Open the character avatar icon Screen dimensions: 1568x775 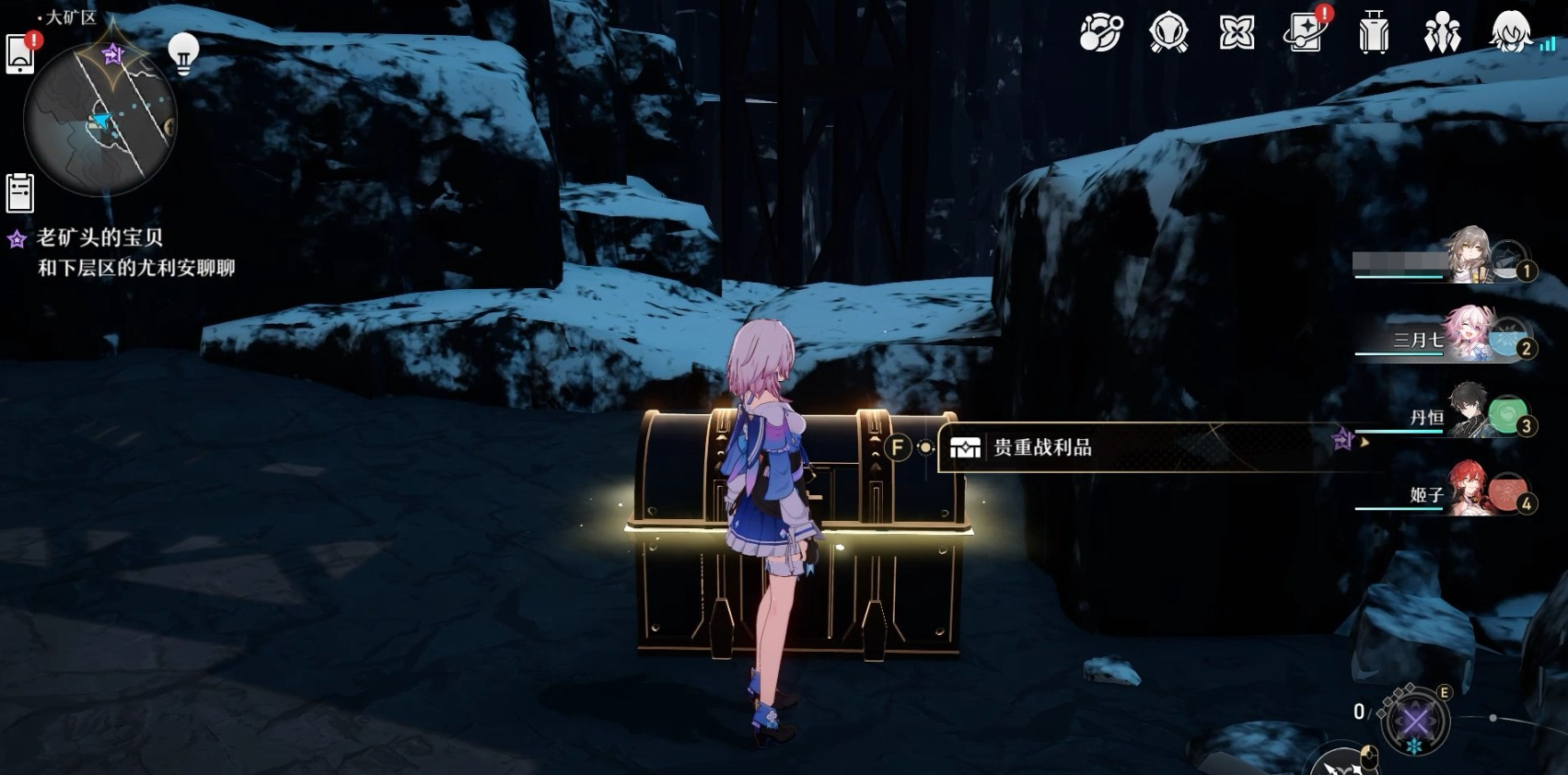tap(1510, 34)
